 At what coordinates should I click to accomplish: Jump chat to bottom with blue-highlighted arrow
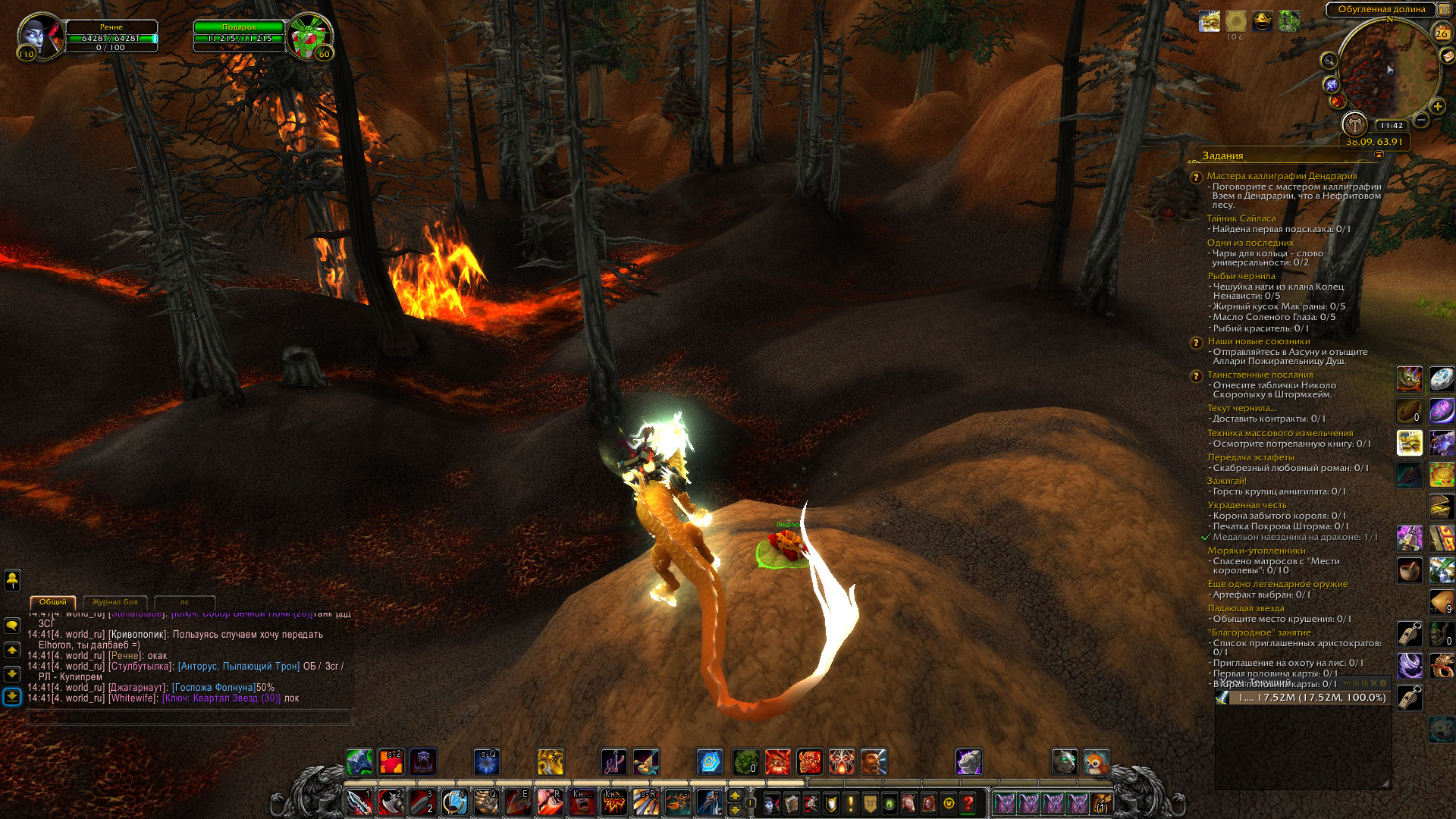coord(12,696)
